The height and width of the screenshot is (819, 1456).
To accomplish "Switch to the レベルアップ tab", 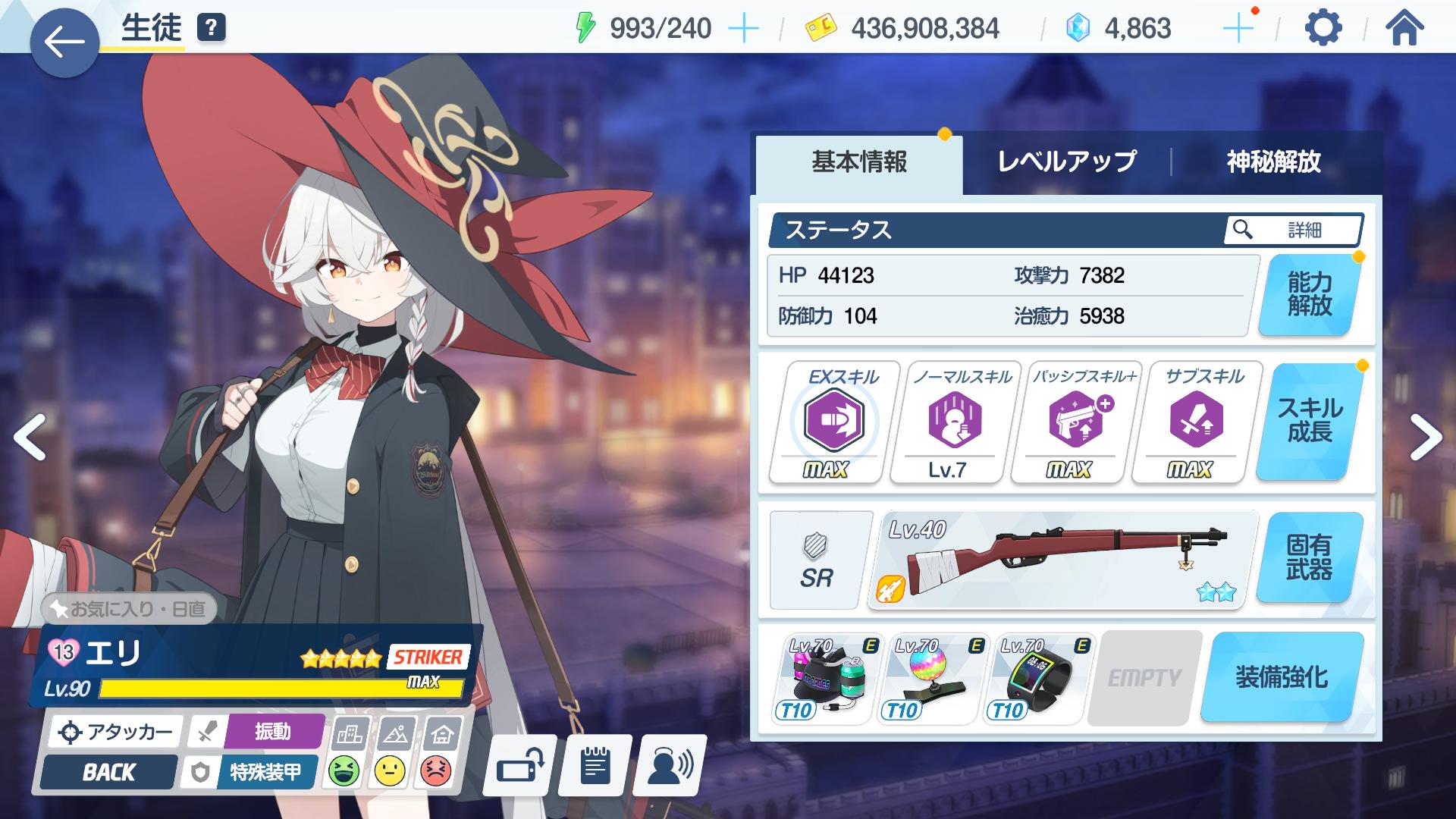I will click(x=1066, y=162).
